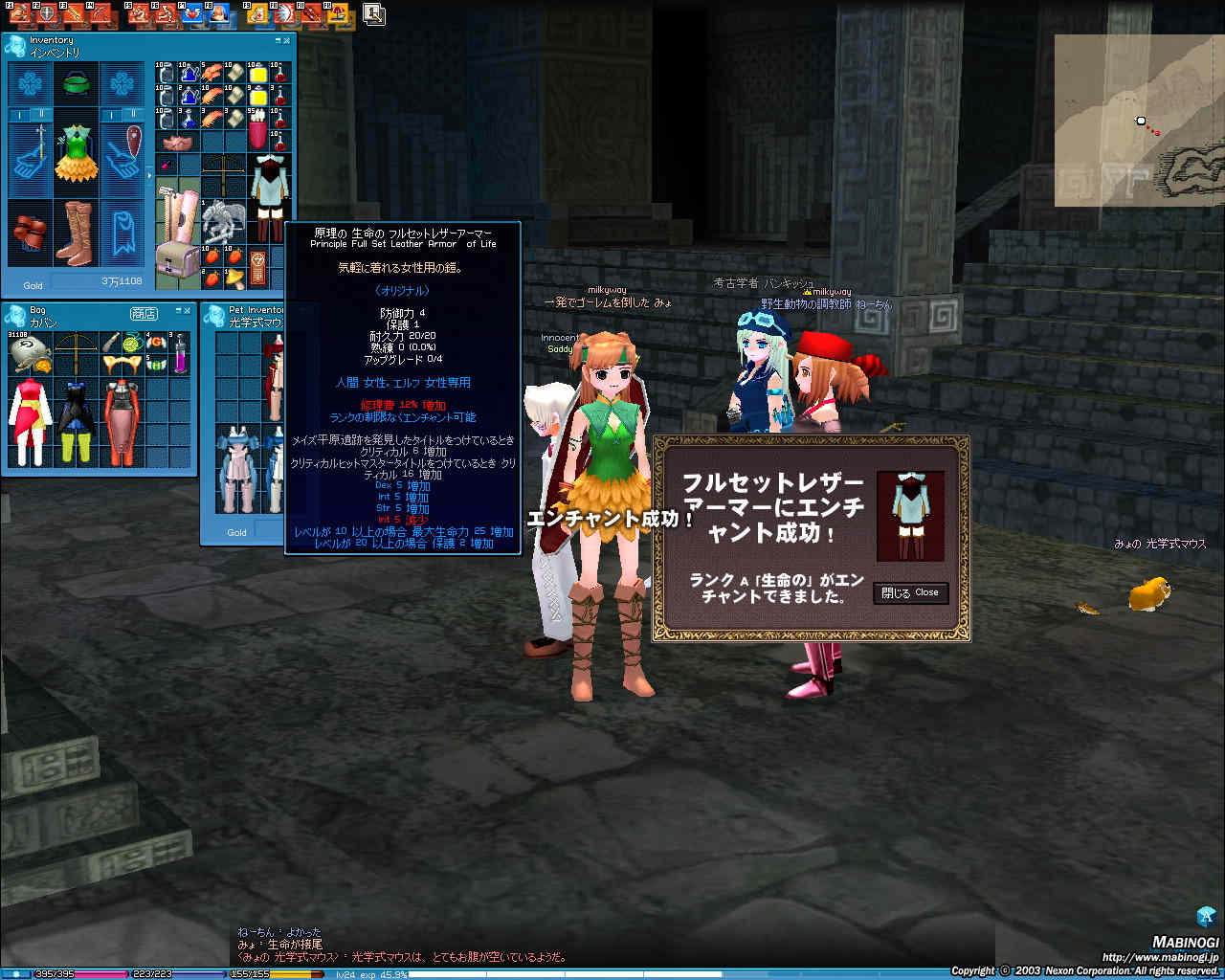Activate the F12 umbrella rest skill

point(337,13)
